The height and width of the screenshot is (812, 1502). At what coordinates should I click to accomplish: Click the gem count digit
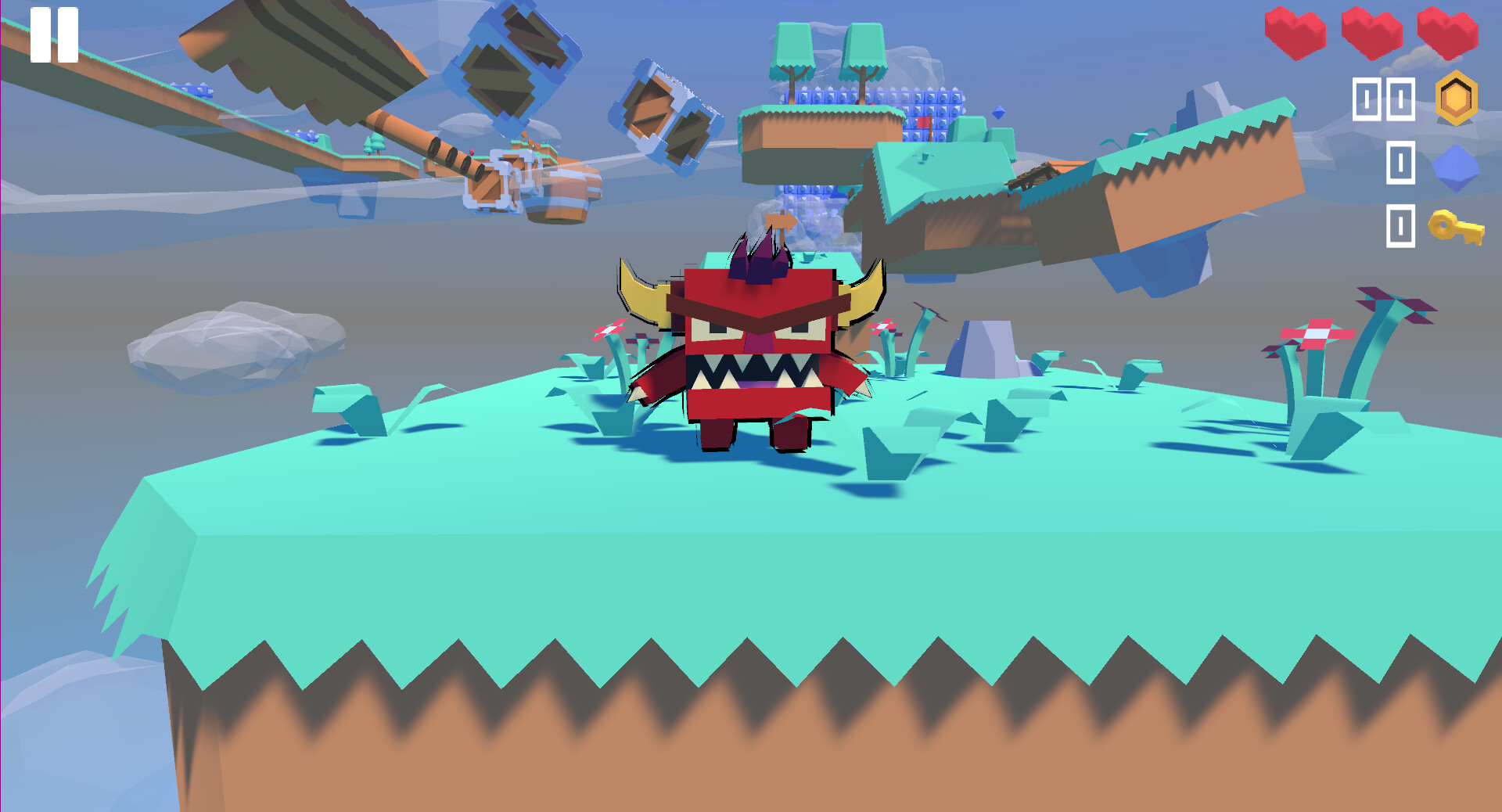[x=1402, y=161]
